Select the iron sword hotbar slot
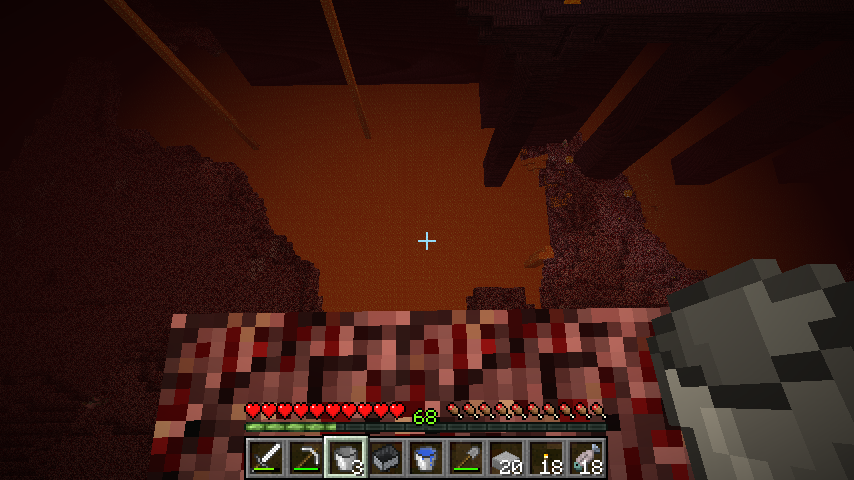The width and height of the screenshot is (854, 480). 266,458
